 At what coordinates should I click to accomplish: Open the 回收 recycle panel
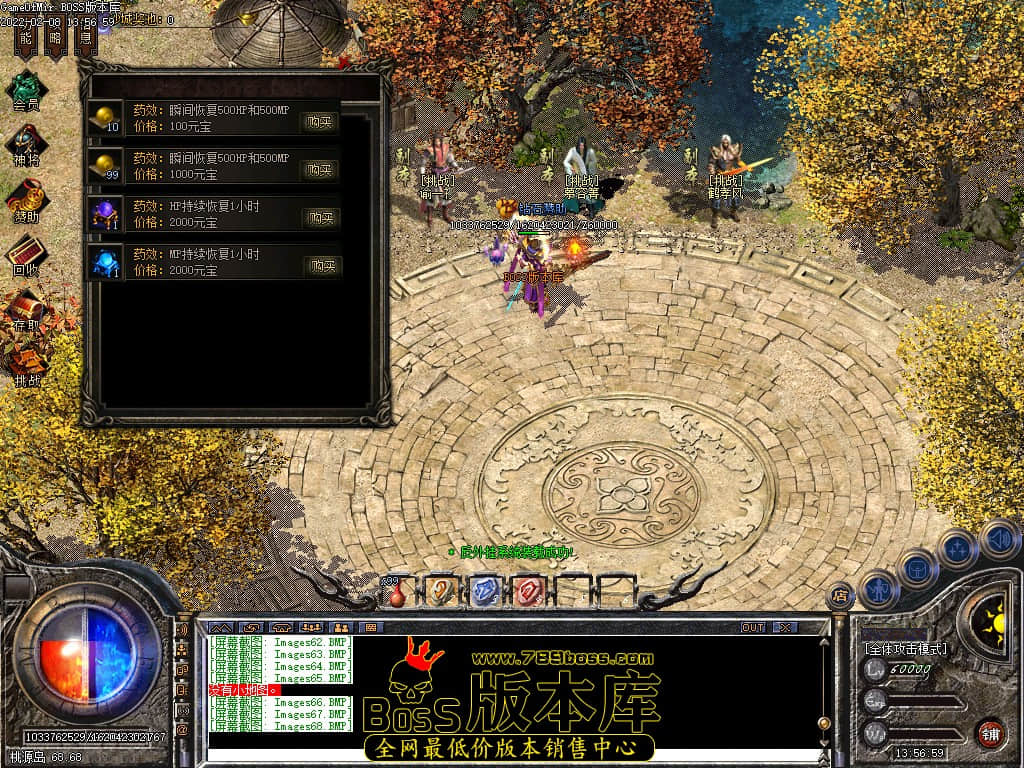click(x=26, y=255)
